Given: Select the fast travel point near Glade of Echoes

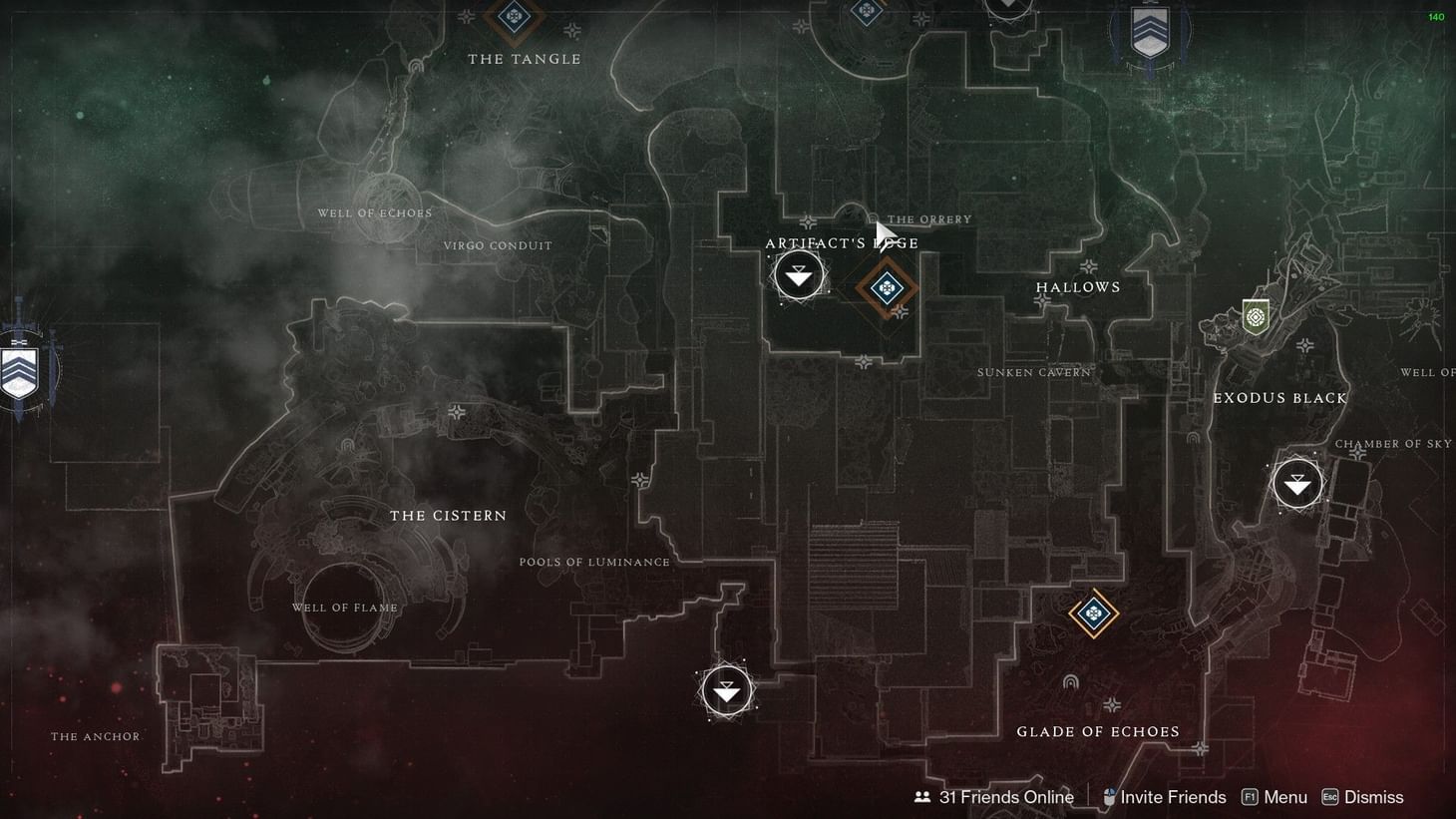Looking at the screenshot, I should [x=727, y=689].
